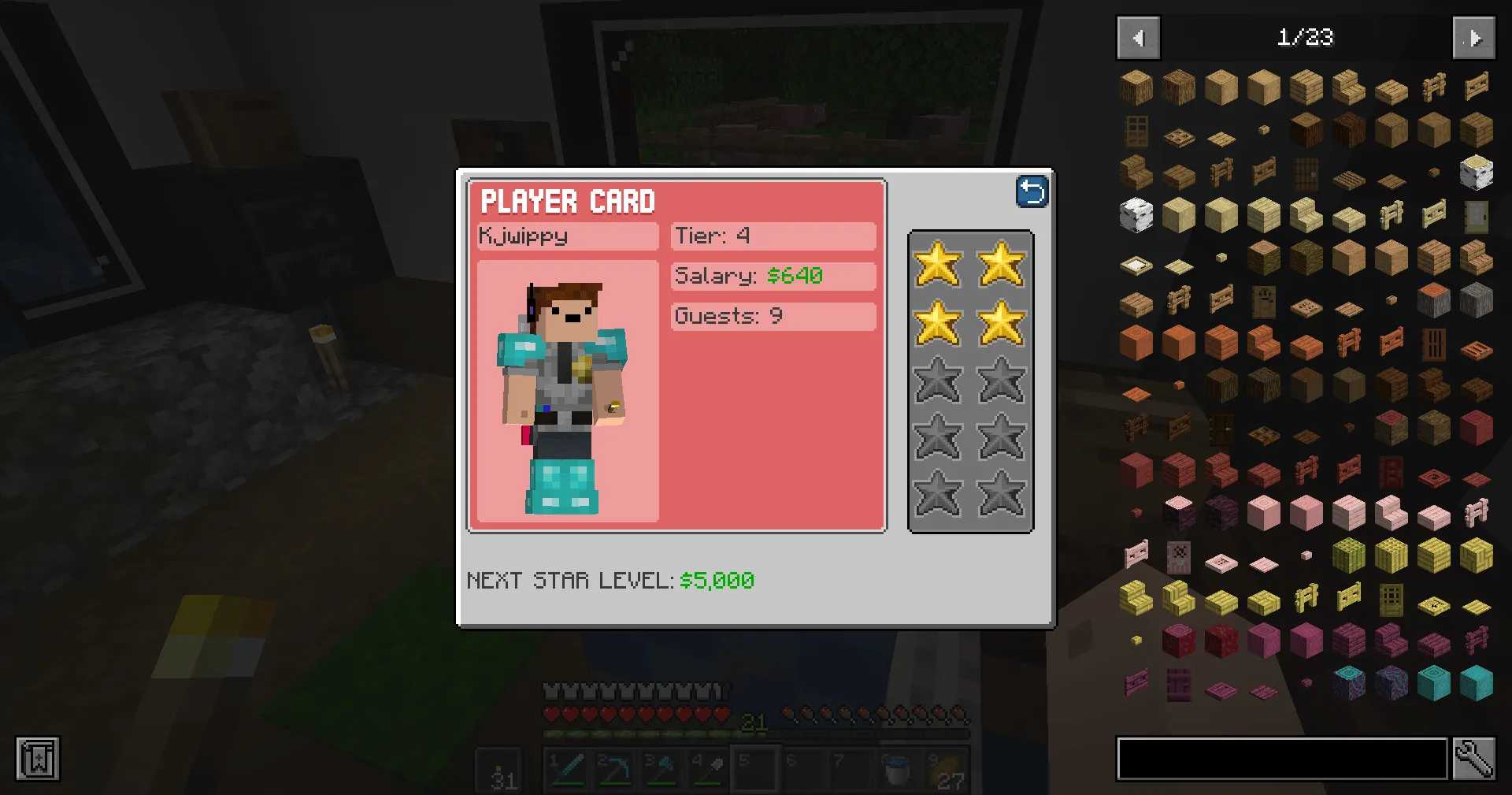Select the diamond pickaxe in the hotbar
1512x795 pixels.
click(x=613, y=768)
